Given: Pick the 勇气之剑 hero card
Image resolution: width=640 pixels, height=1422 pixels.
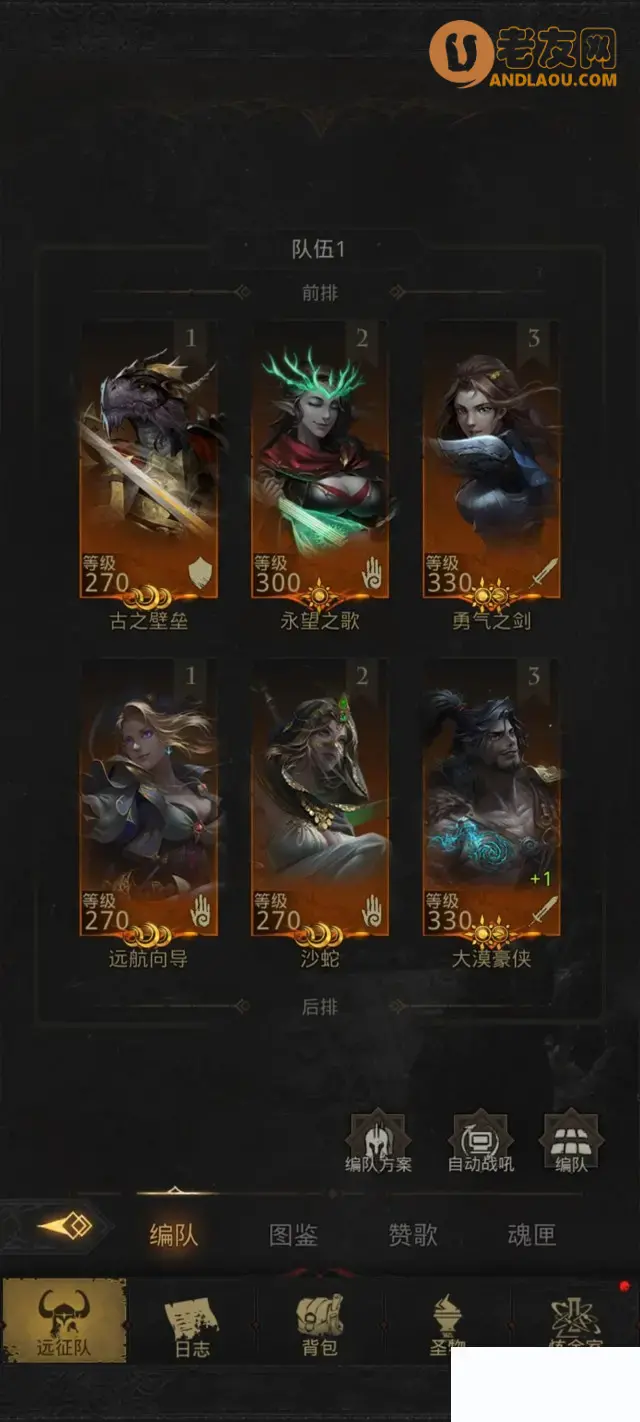Looking at the screenshot, I should [491, 460].
